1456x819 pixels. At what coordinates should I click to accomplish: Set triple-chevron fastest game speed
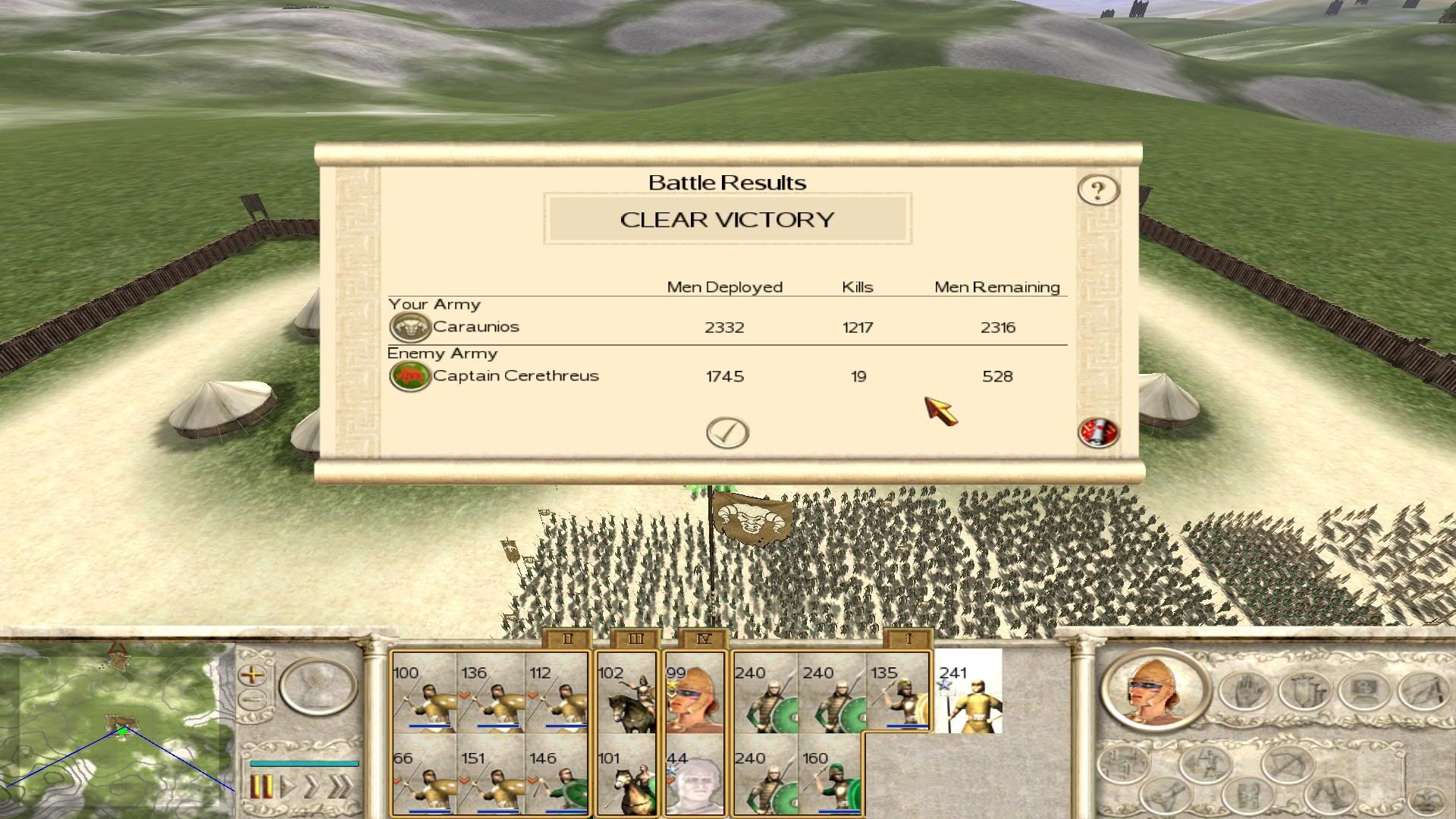[x=340, y=787]
